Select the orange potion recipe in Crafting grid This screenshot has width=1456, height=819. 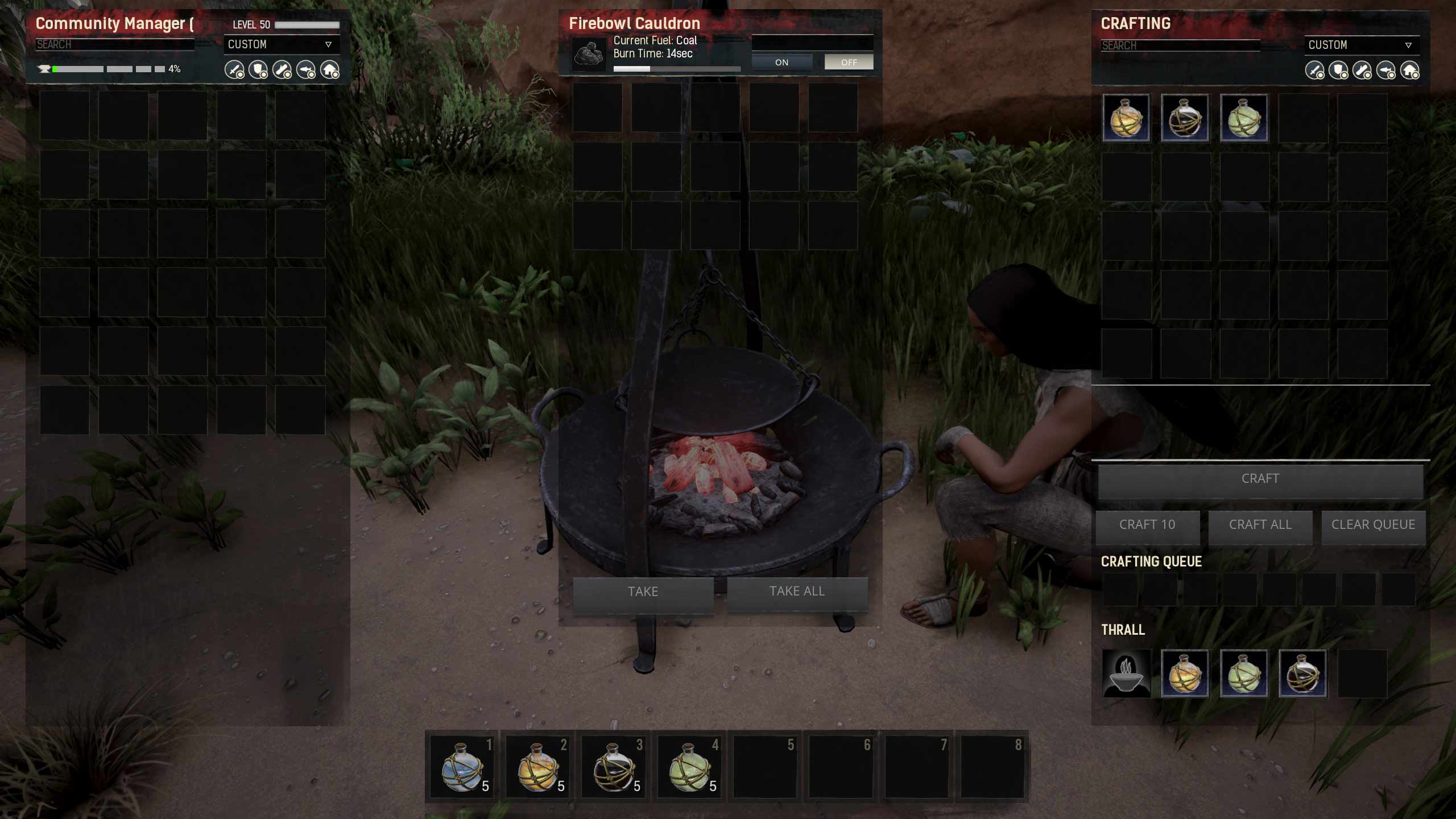click(1126, 118)
